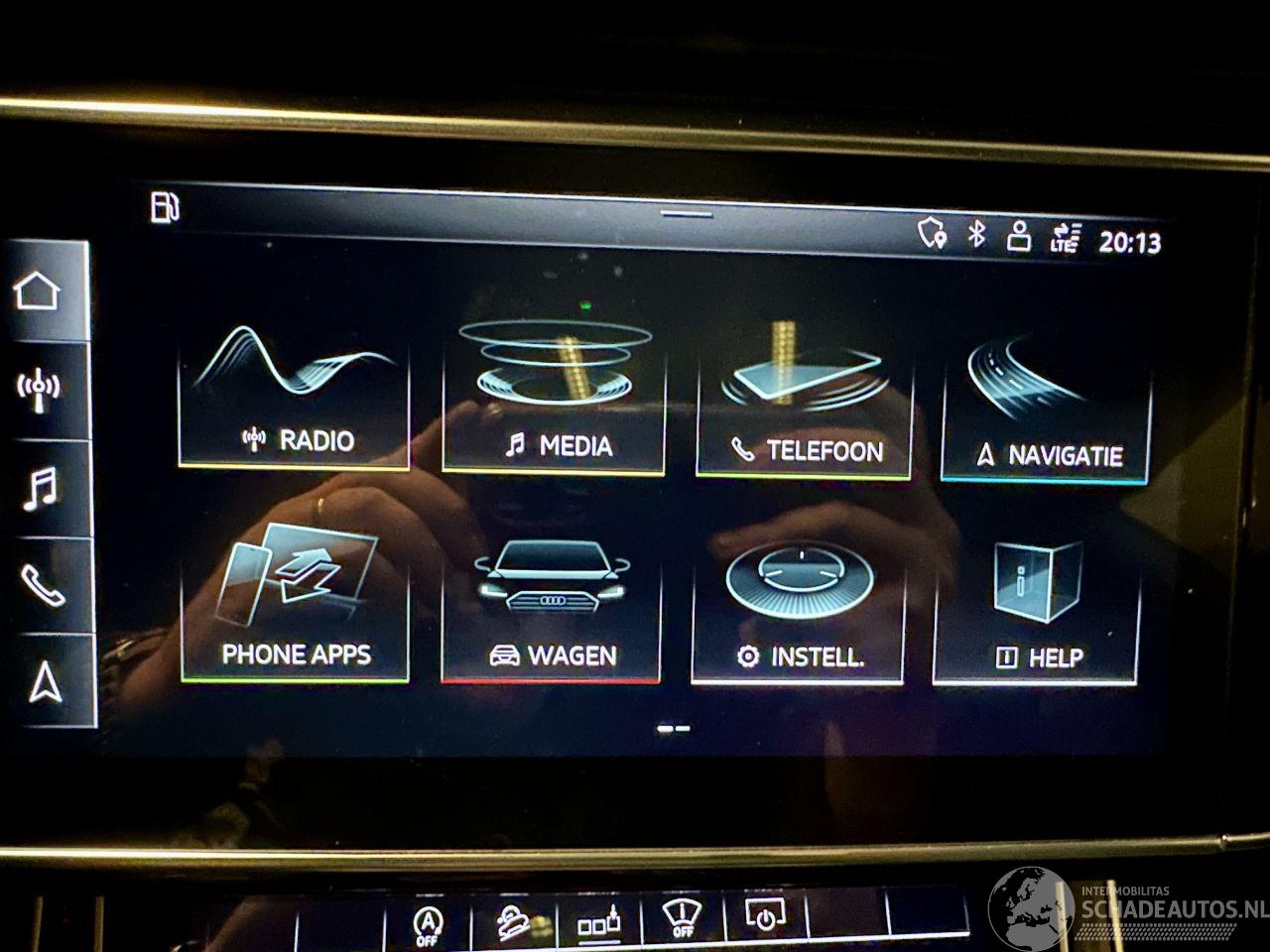Tap the page indicator below the tiles

pyautogui.click(x=674, y=728)
